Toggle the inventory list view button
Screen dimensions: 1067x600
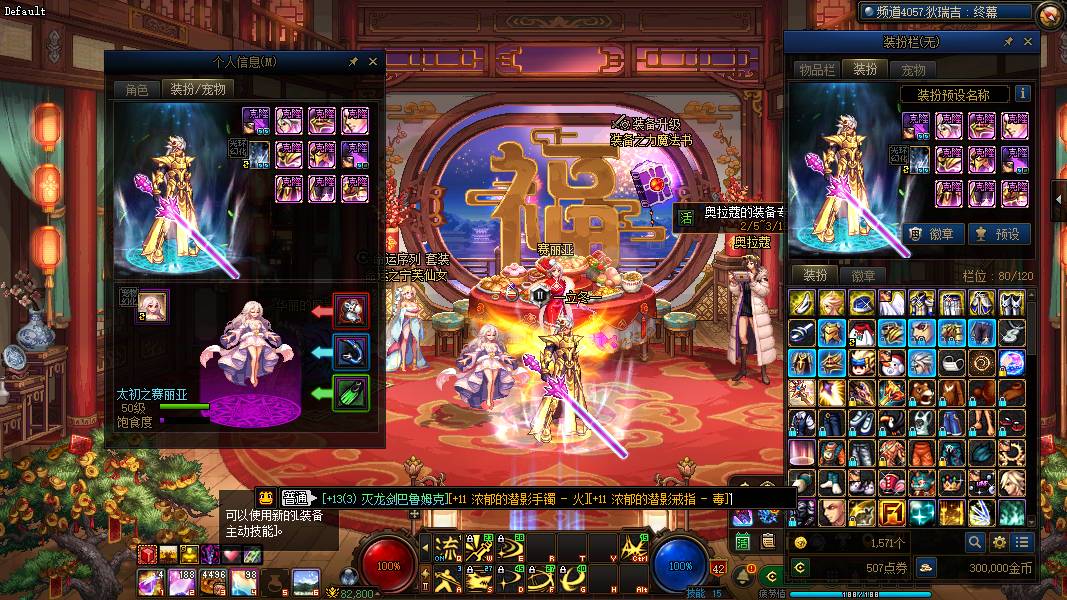point(1021,542)
